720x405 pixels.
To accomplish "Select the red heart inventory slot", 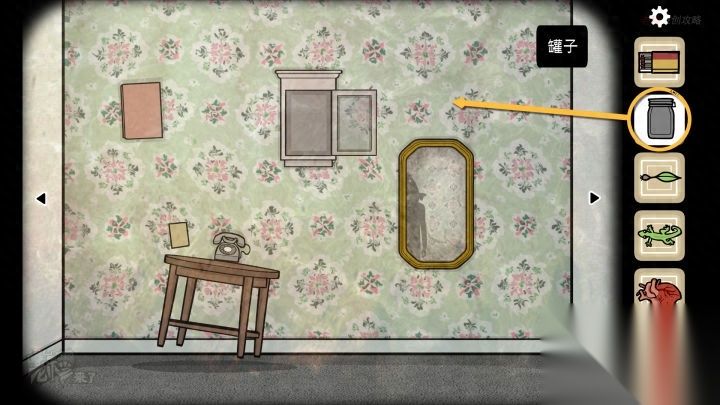I will (x=659, y=290).
